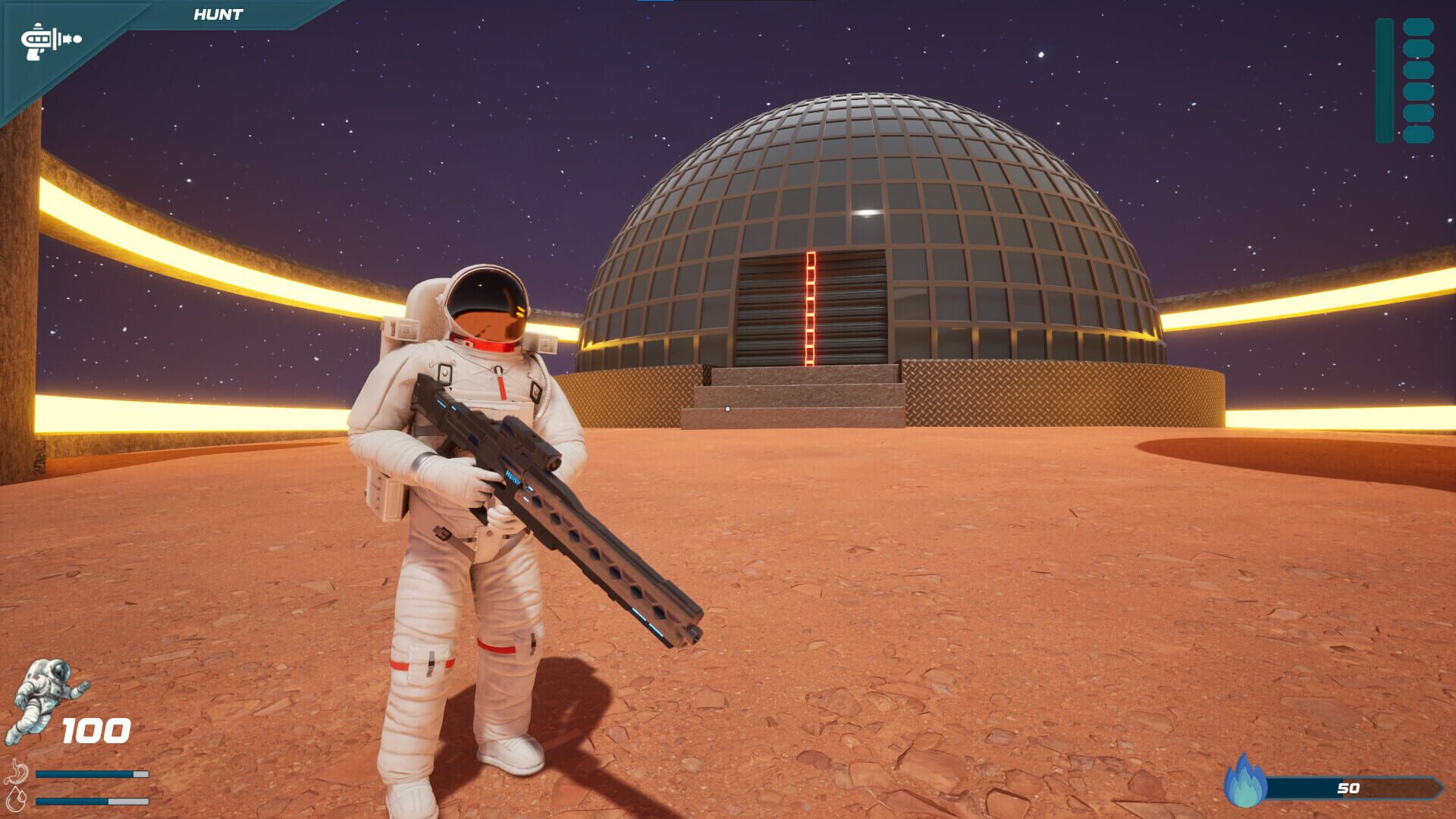Toggle the third teal capsule indicator
1456x819 pixels.
point(1419,70)
